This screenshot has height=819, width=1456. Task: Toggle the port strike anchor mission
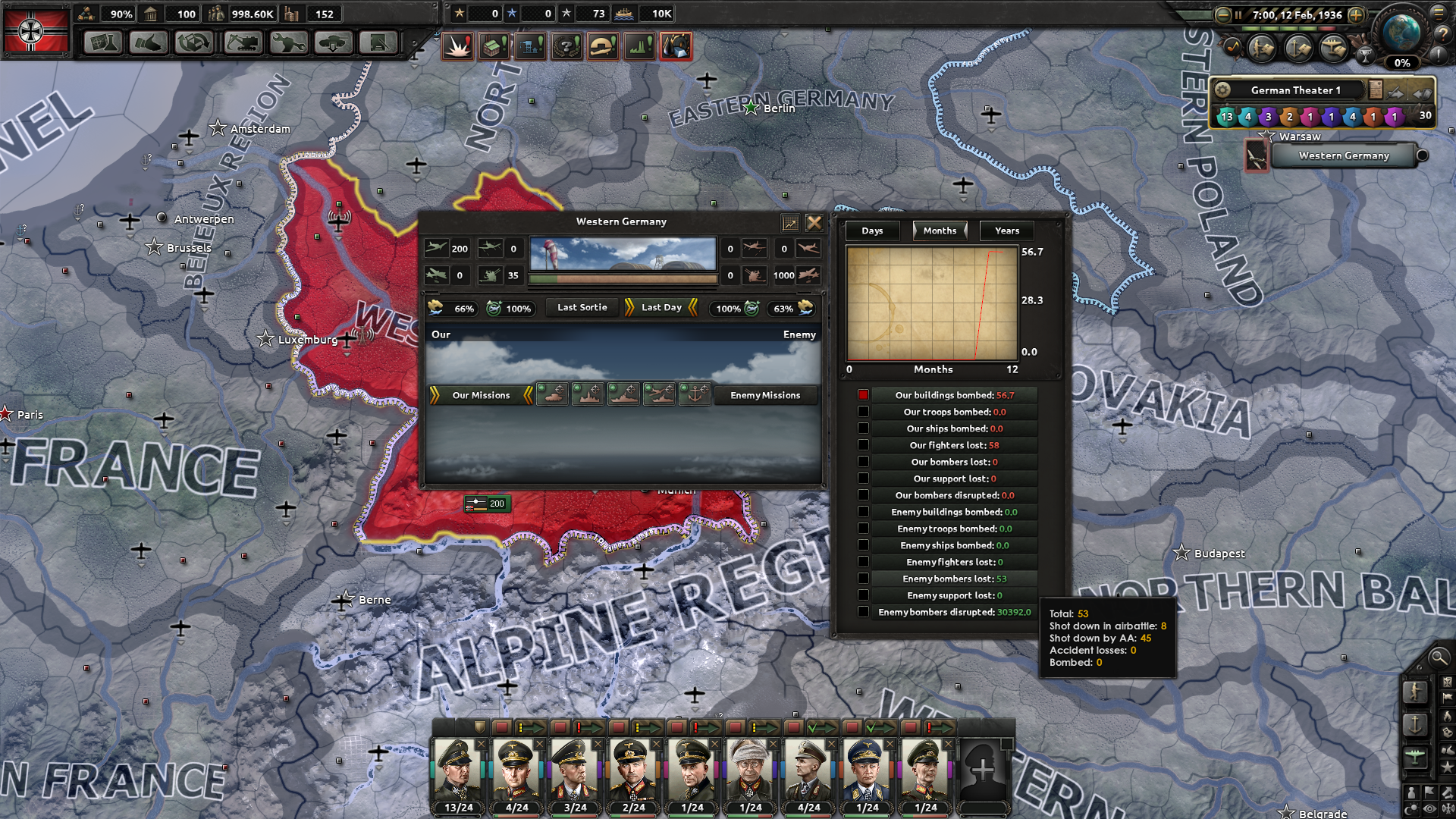tap(695, 395)
